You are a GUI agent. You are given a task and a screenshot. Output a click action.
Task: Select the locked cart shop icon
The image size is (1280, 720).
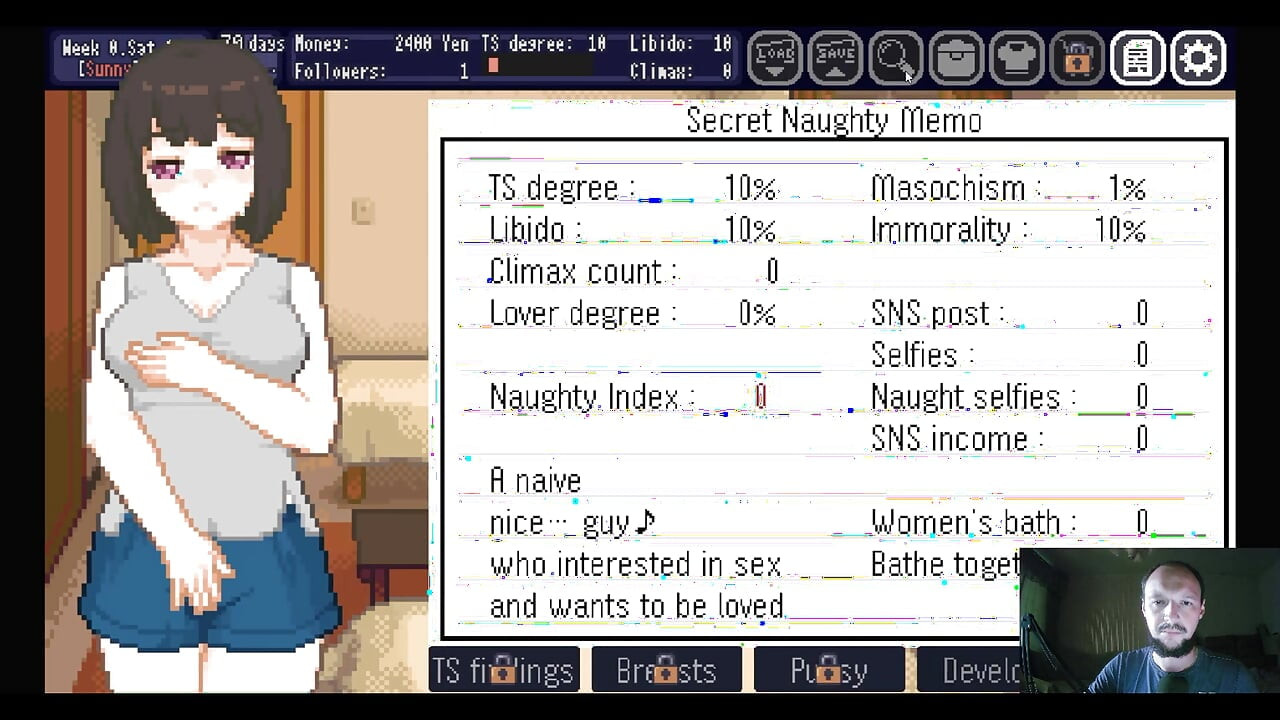[x=1077, y=59]
